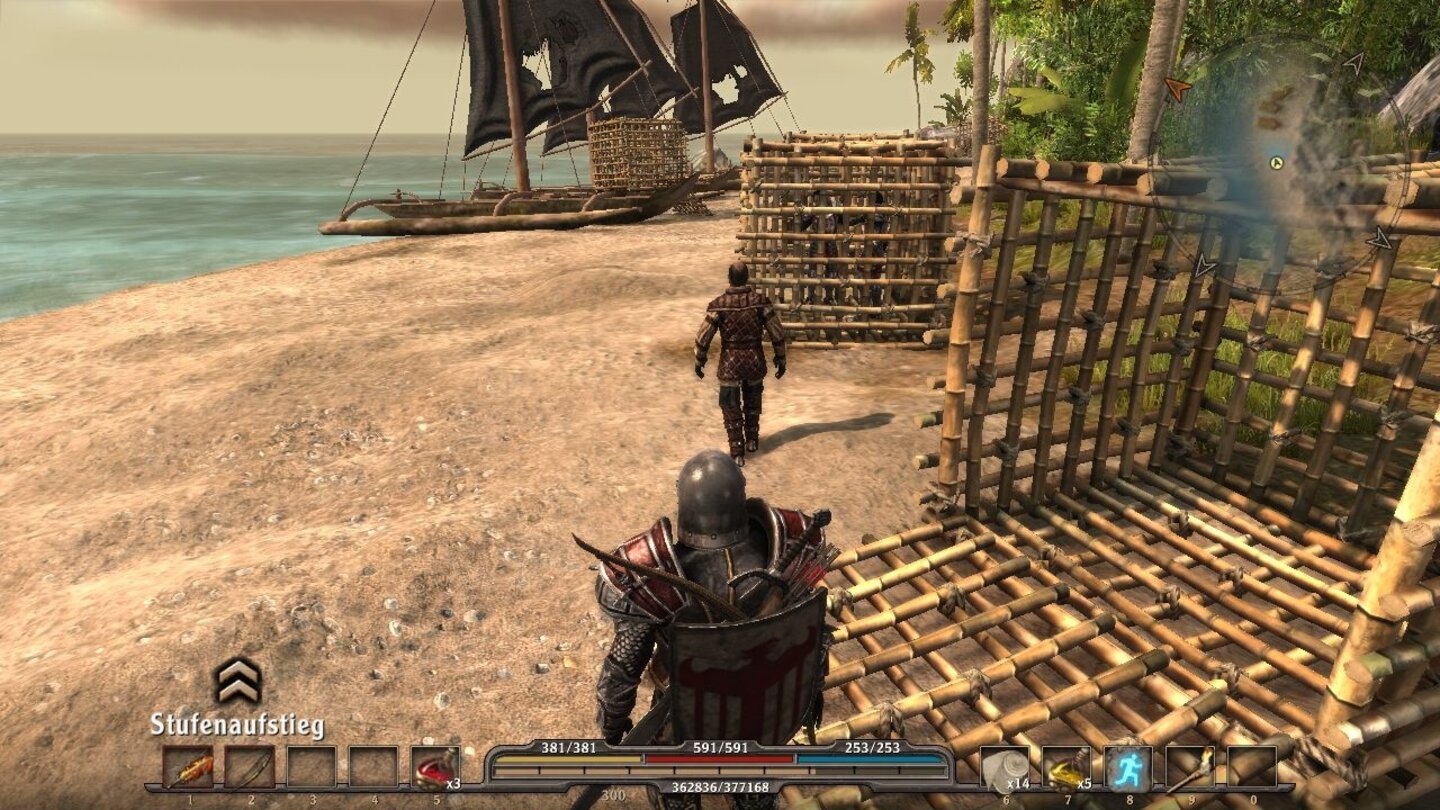1440x810 pixels.
Task: Equip the bow in hotbar slot 2
Action: (x=250, y=769)
